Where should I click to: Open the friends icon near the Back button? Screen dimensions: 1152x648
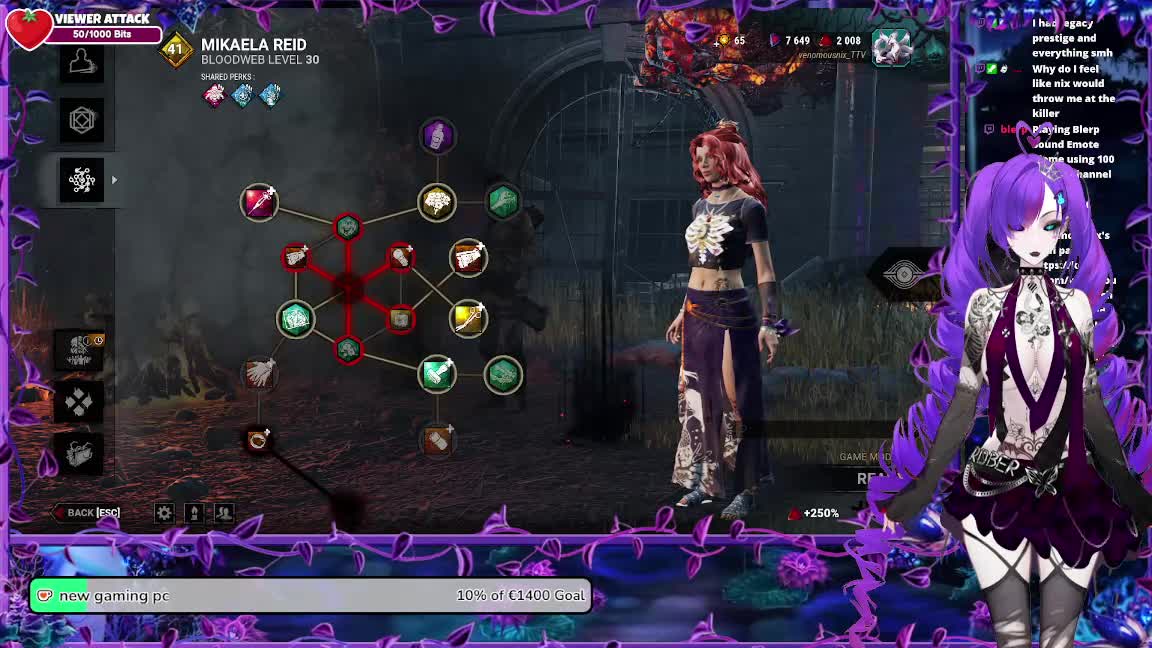click(224, 513)
